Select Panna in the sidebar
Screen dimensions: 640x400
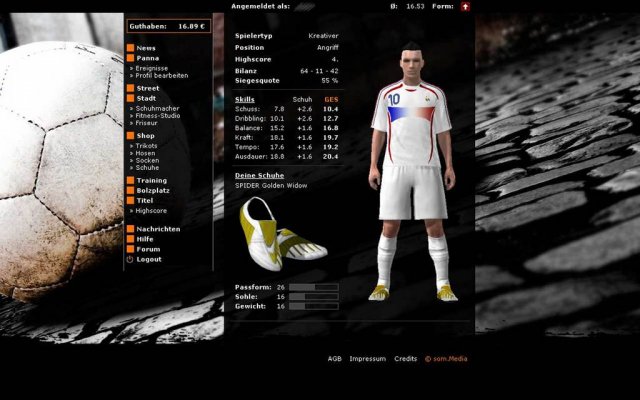pos(147,58)
